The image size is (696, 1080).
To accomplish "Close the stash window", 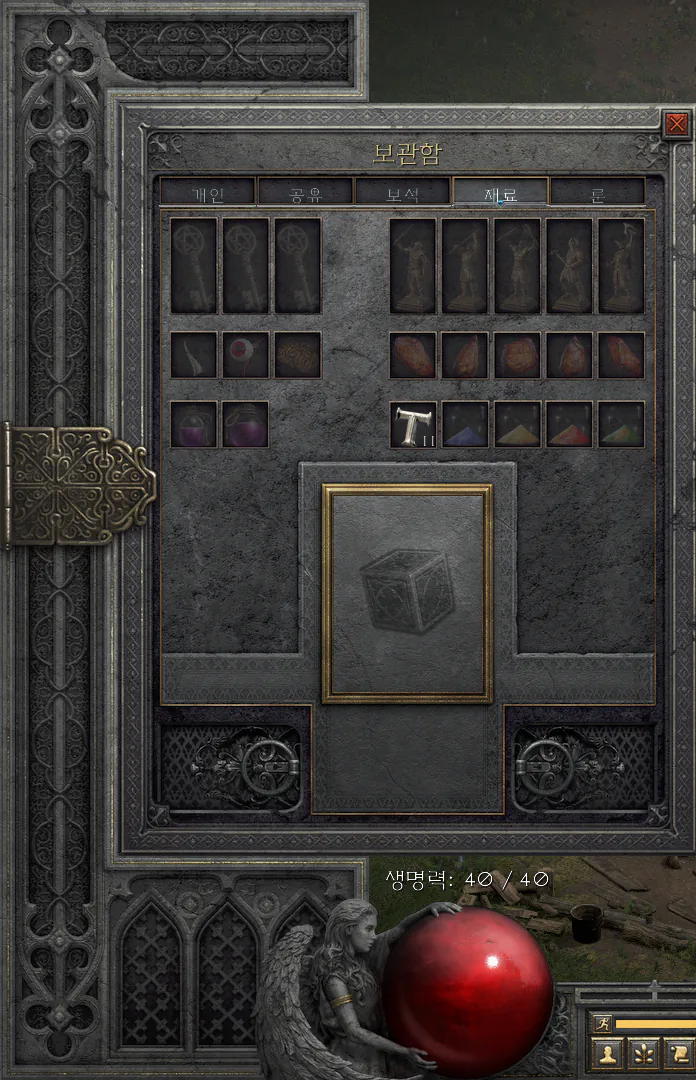I will 677,124.
